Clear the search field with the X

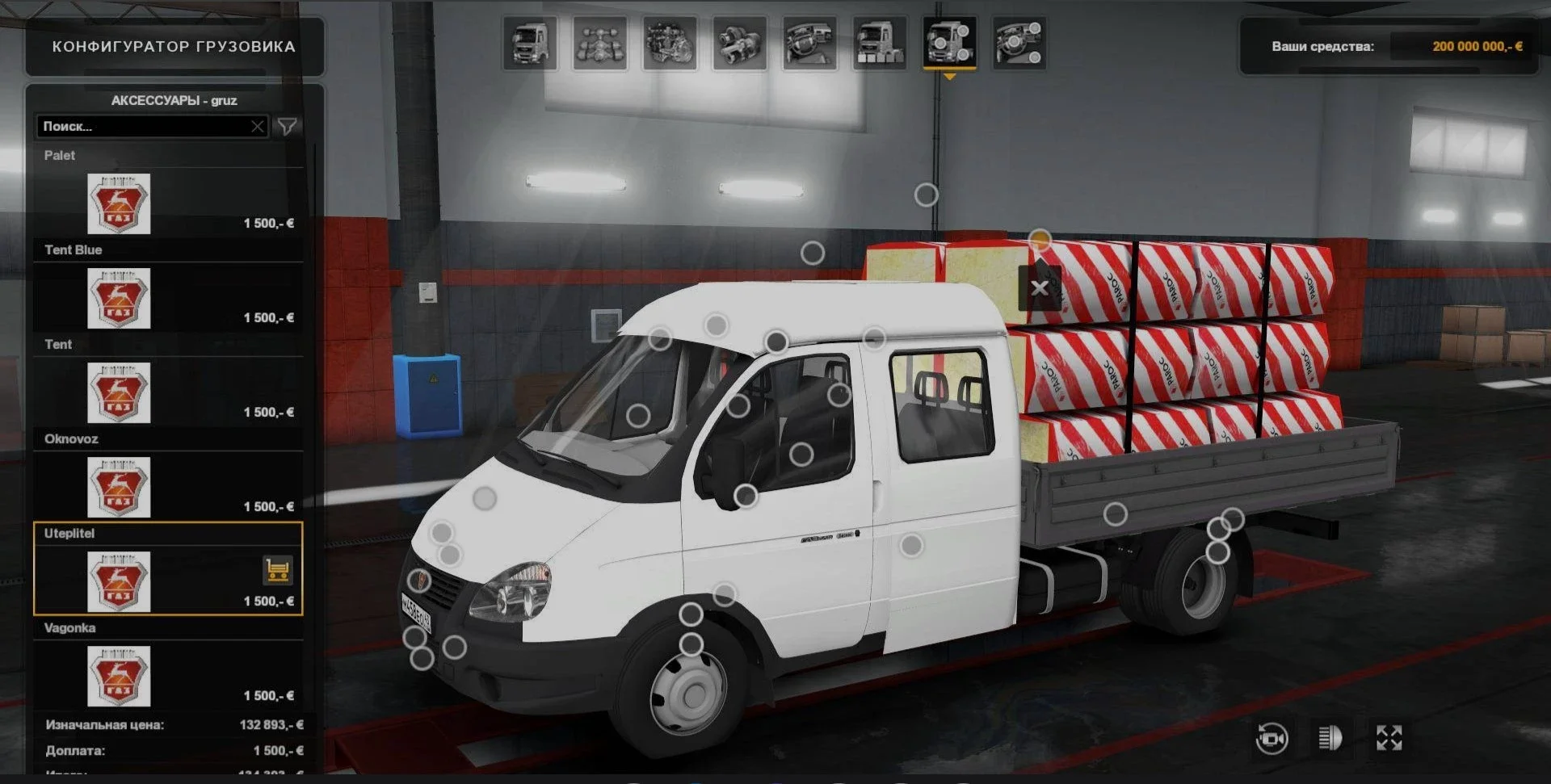pyautogui.click(x=257, y=126)
